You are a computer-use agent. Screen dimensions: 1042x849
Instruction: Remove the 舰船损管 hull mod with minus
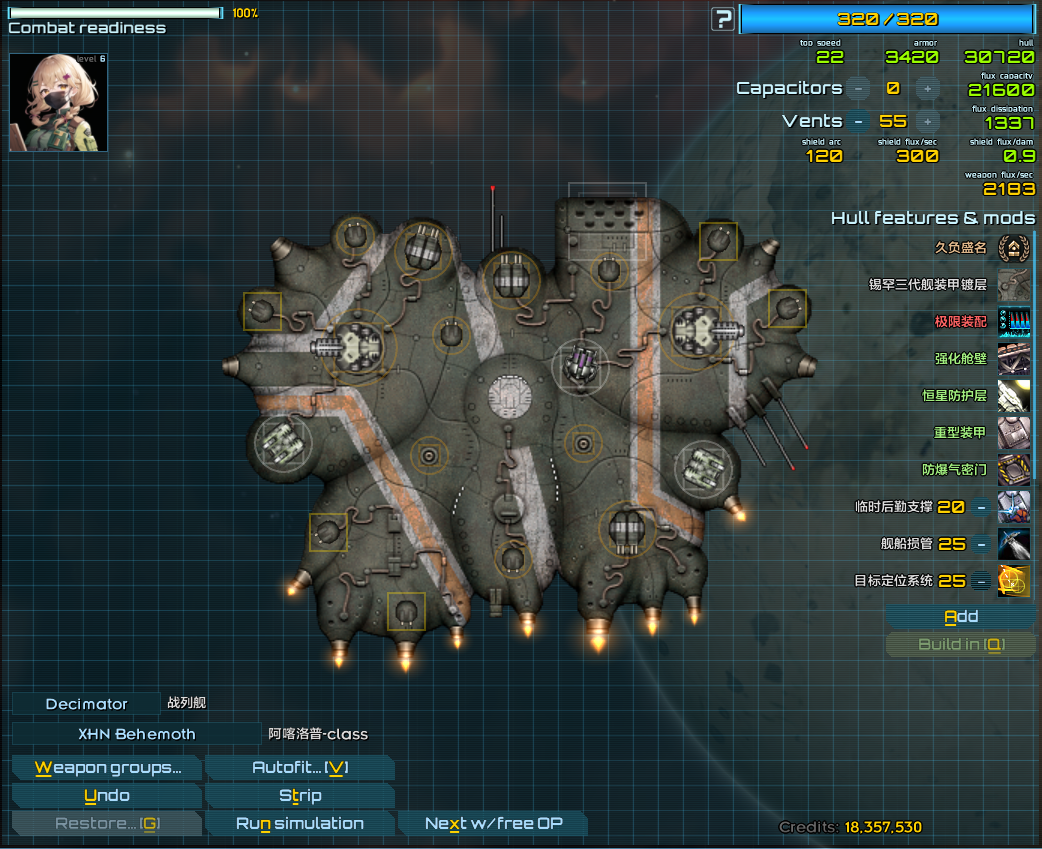tap(981, 544)
